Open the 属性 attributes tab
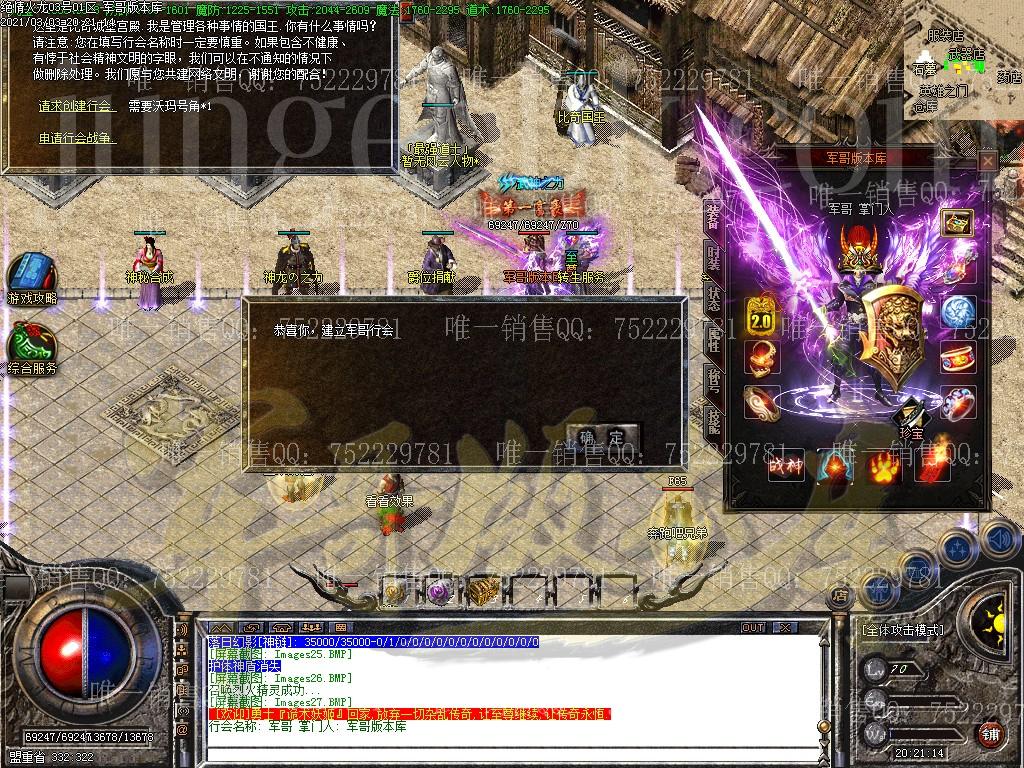This screenshot has height=768, width=1024. [x=713, y=341]
